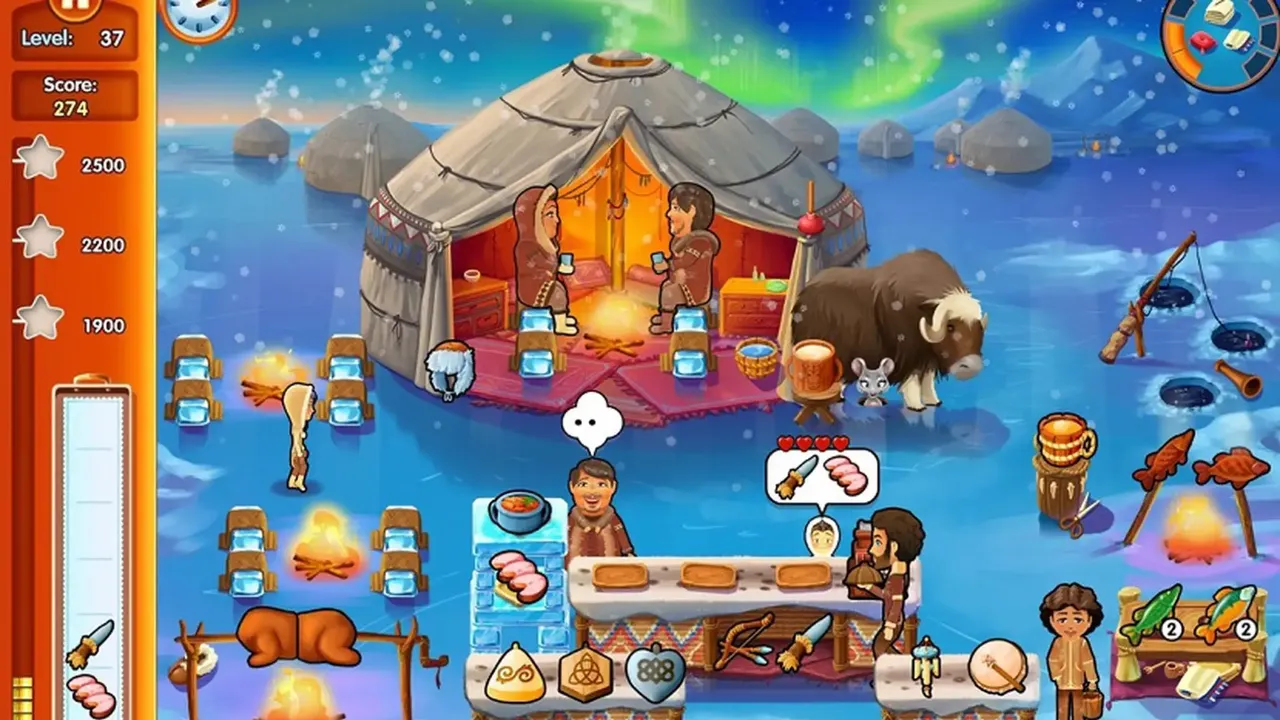The height and width of the screenshot is (720, 1280).
Task: Pick up the feathered wind chime
Action: coord(925,664)
